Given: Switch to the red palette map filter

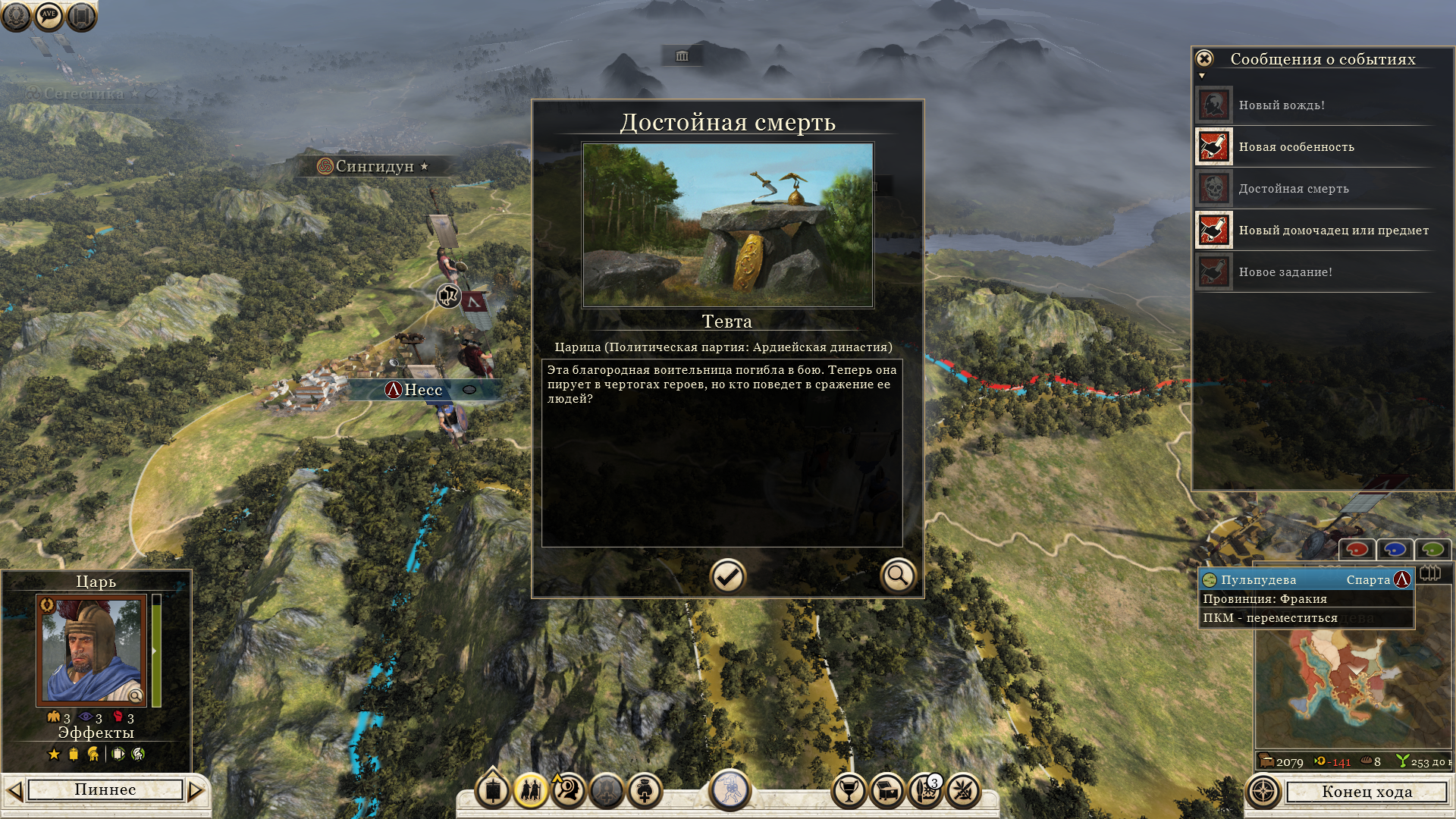Looking at the screenshot, I should 1357,549.
